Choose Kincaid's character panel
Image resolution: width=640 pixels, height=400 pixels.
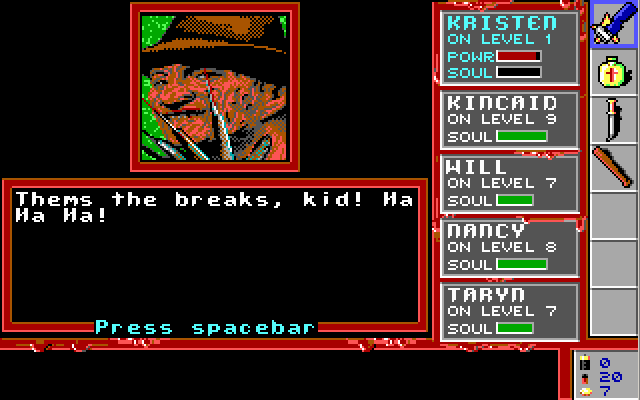(511, 119)
